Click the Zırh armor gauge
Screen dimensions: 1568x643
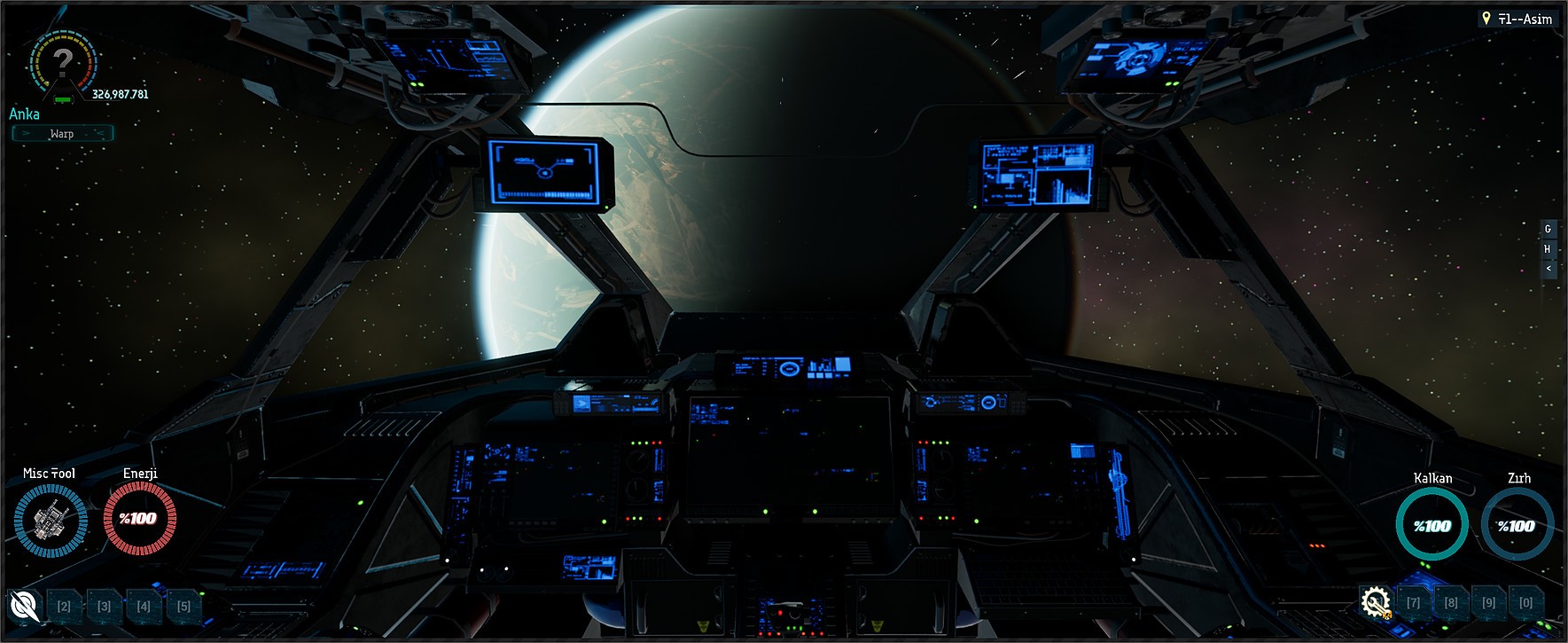1517,524
